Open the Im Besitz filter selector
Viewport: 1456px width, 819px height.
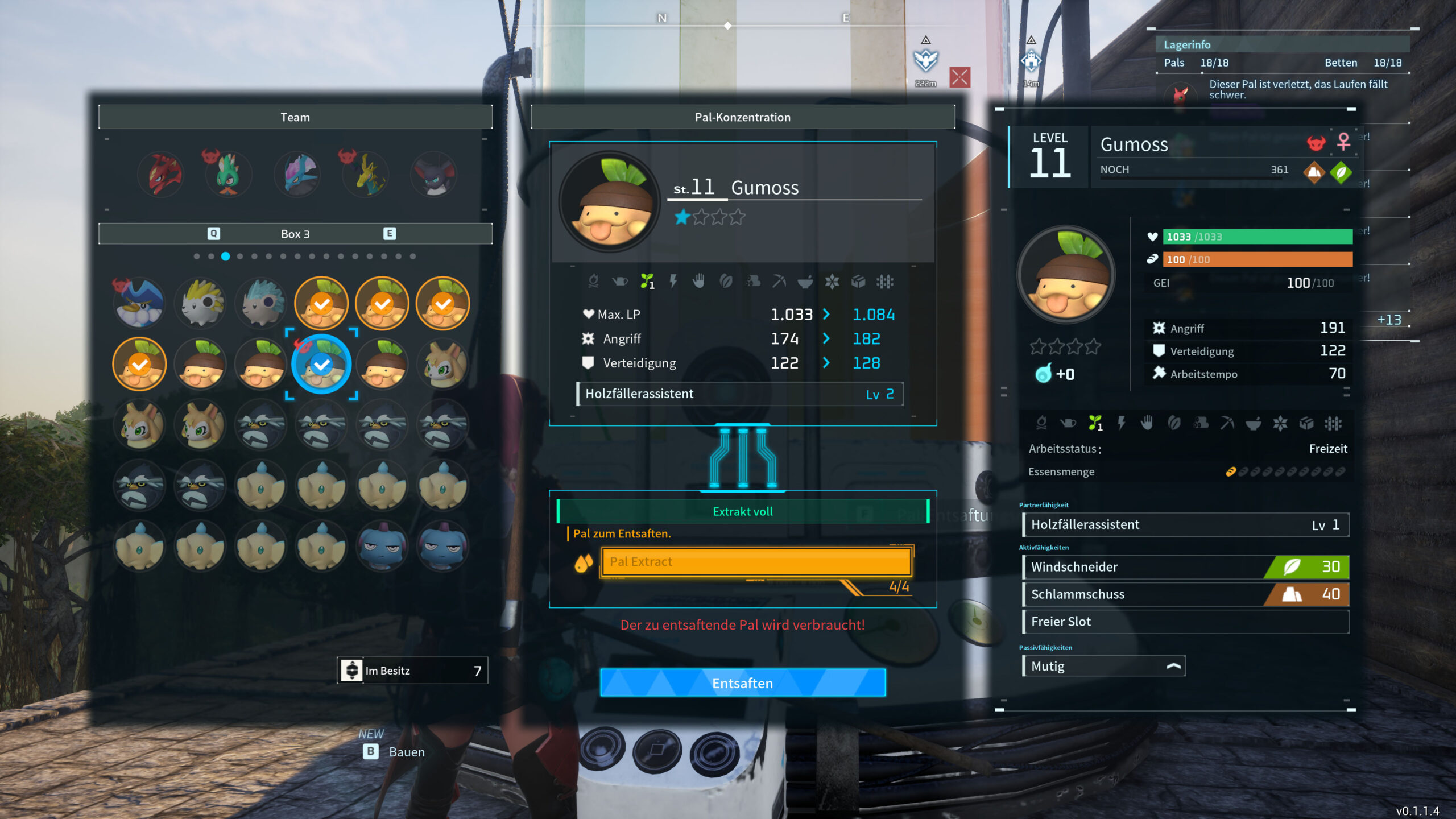412,671
